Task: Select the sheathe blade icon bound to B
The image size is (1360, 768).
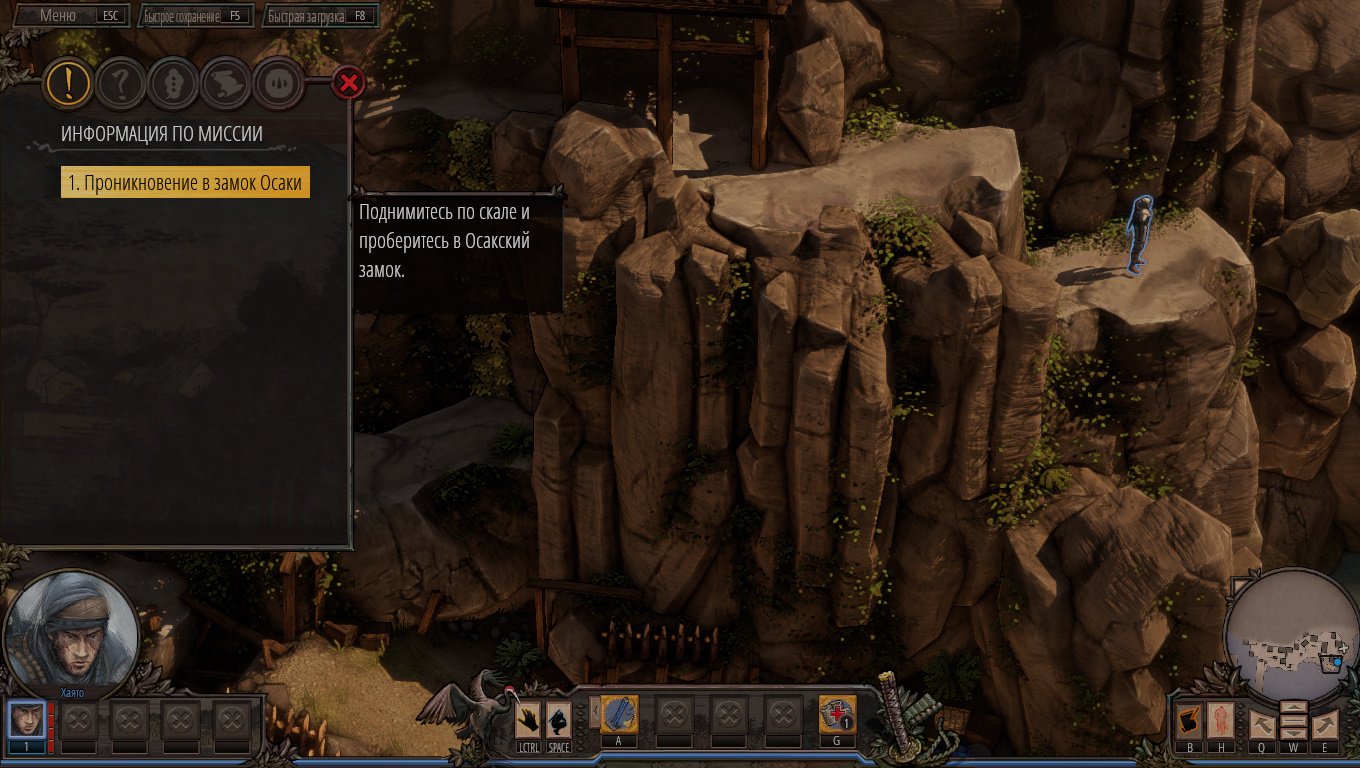Action: pos(1190,718)
